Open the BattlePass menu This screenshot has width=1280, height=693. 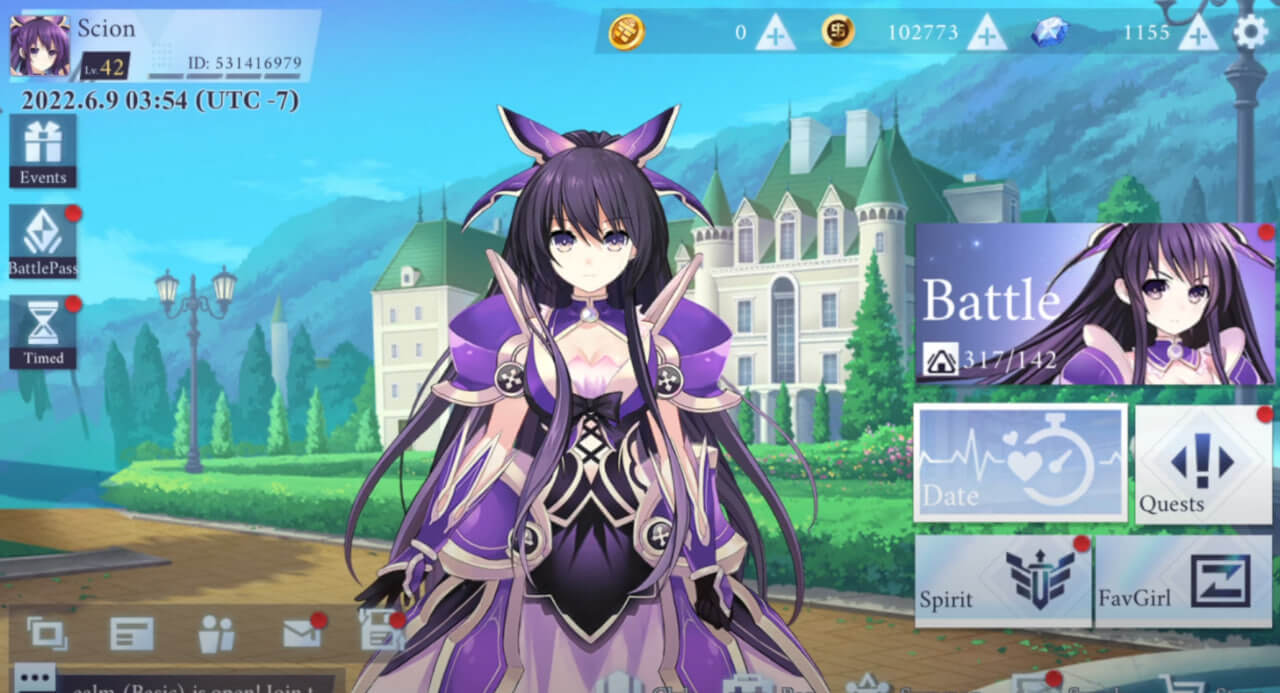tap(43, 242)
